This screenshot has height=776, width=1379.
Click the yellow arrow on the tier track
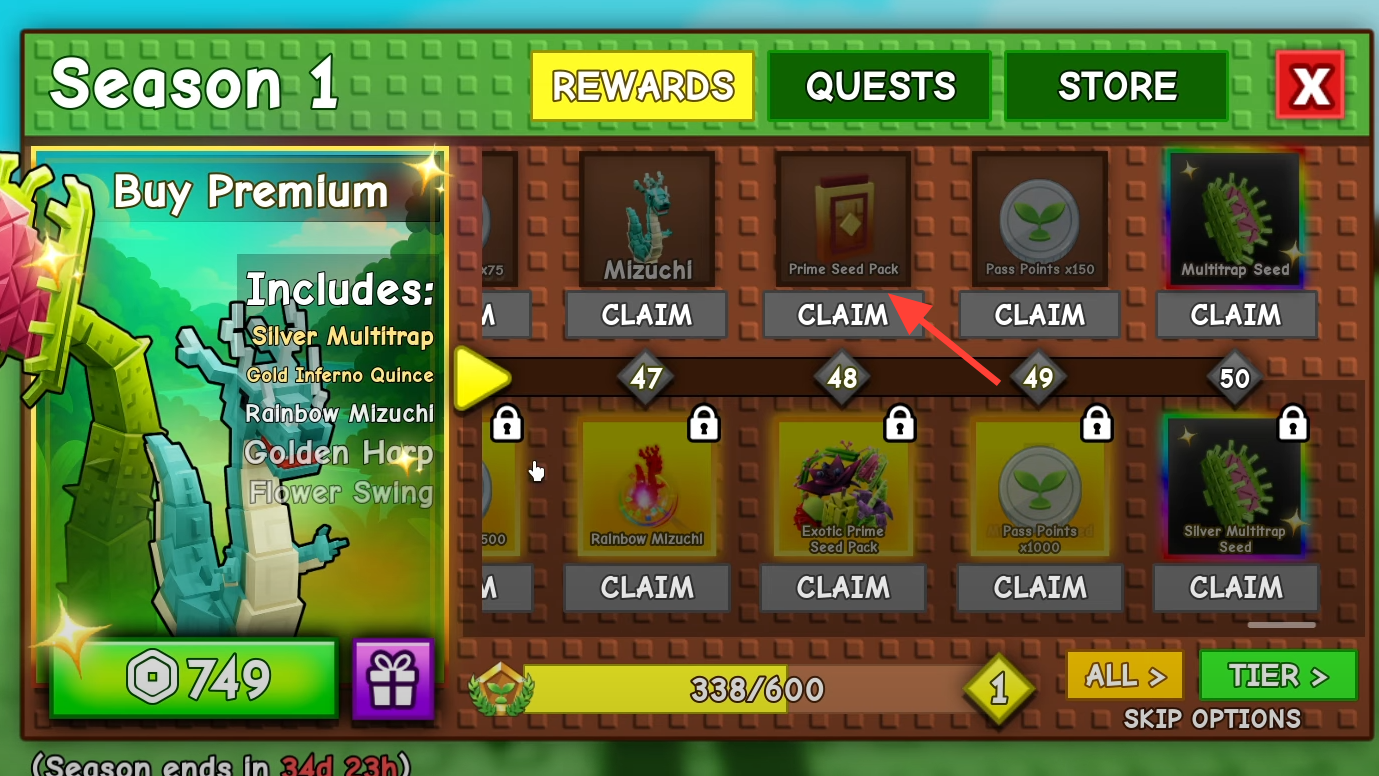(x=479, y=379)
